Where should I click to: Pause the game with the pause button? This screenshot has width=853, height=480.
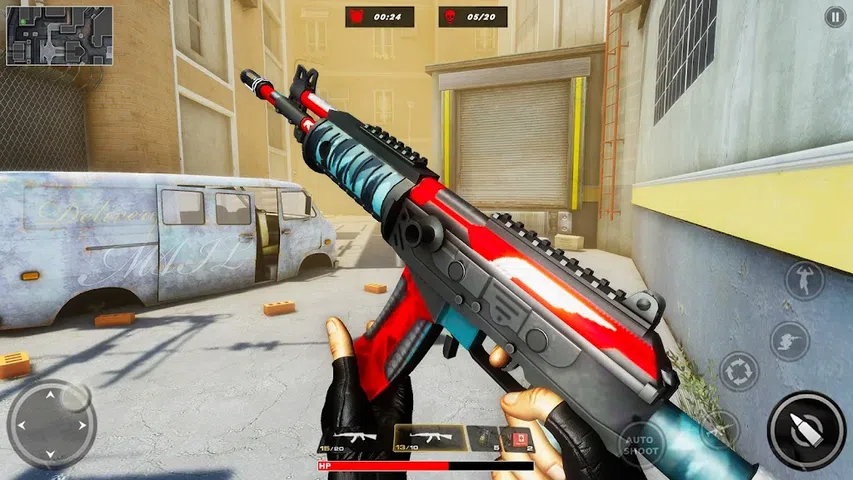pos(835,16)
